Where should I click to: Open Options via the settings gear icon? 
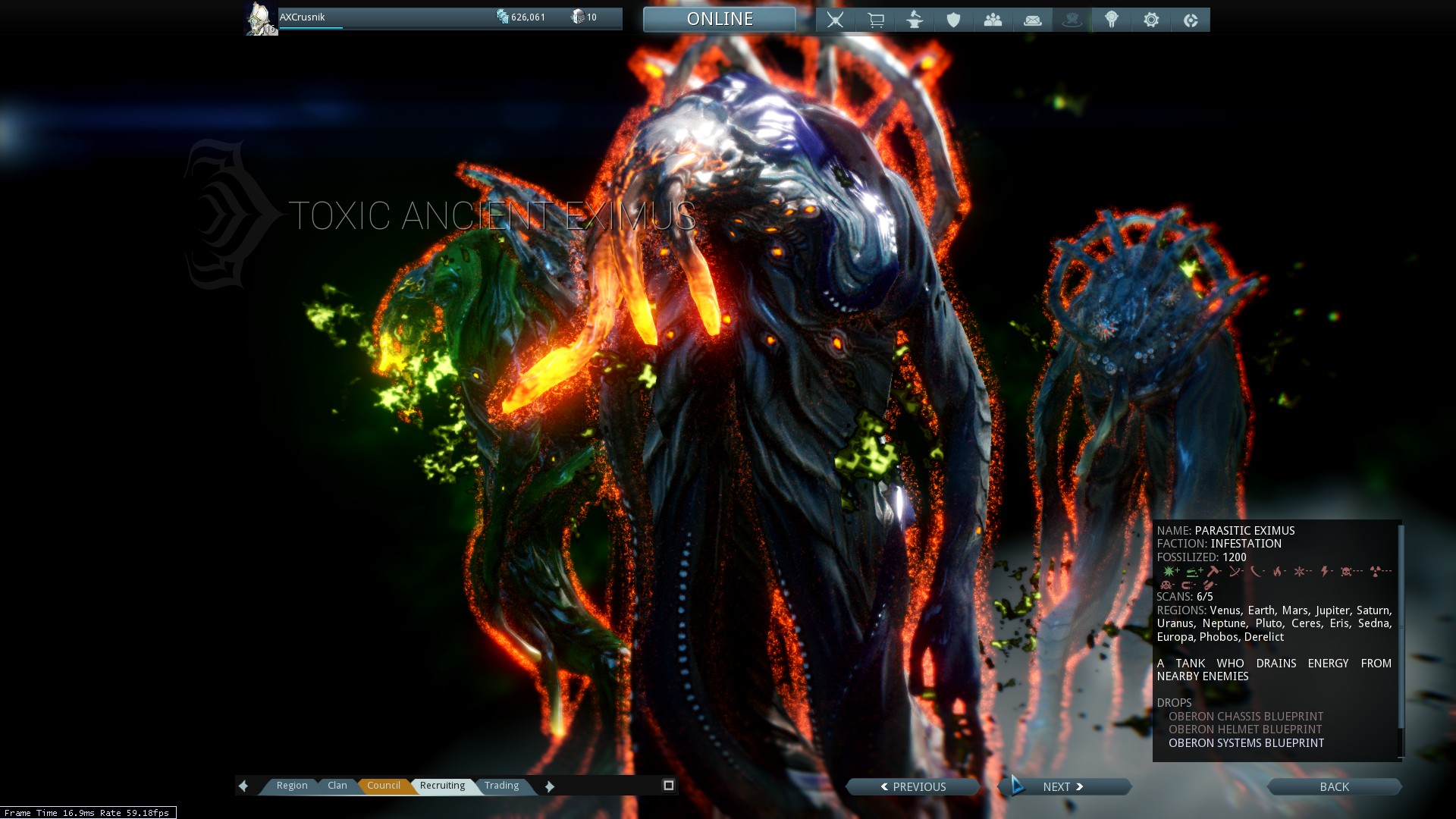pos(1151,19)
